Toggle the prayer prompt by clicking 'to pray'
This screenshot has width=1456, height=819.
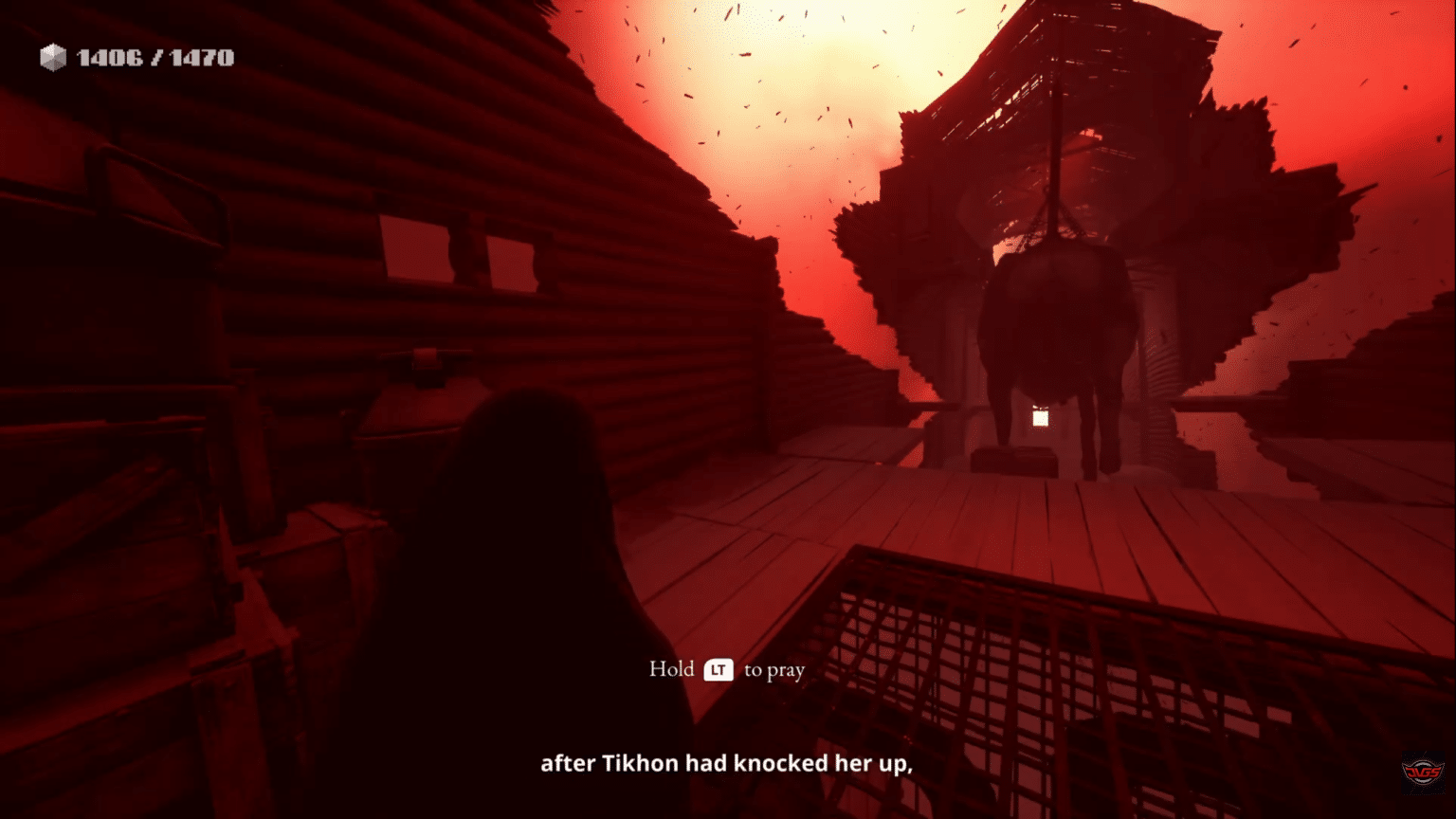773,669
